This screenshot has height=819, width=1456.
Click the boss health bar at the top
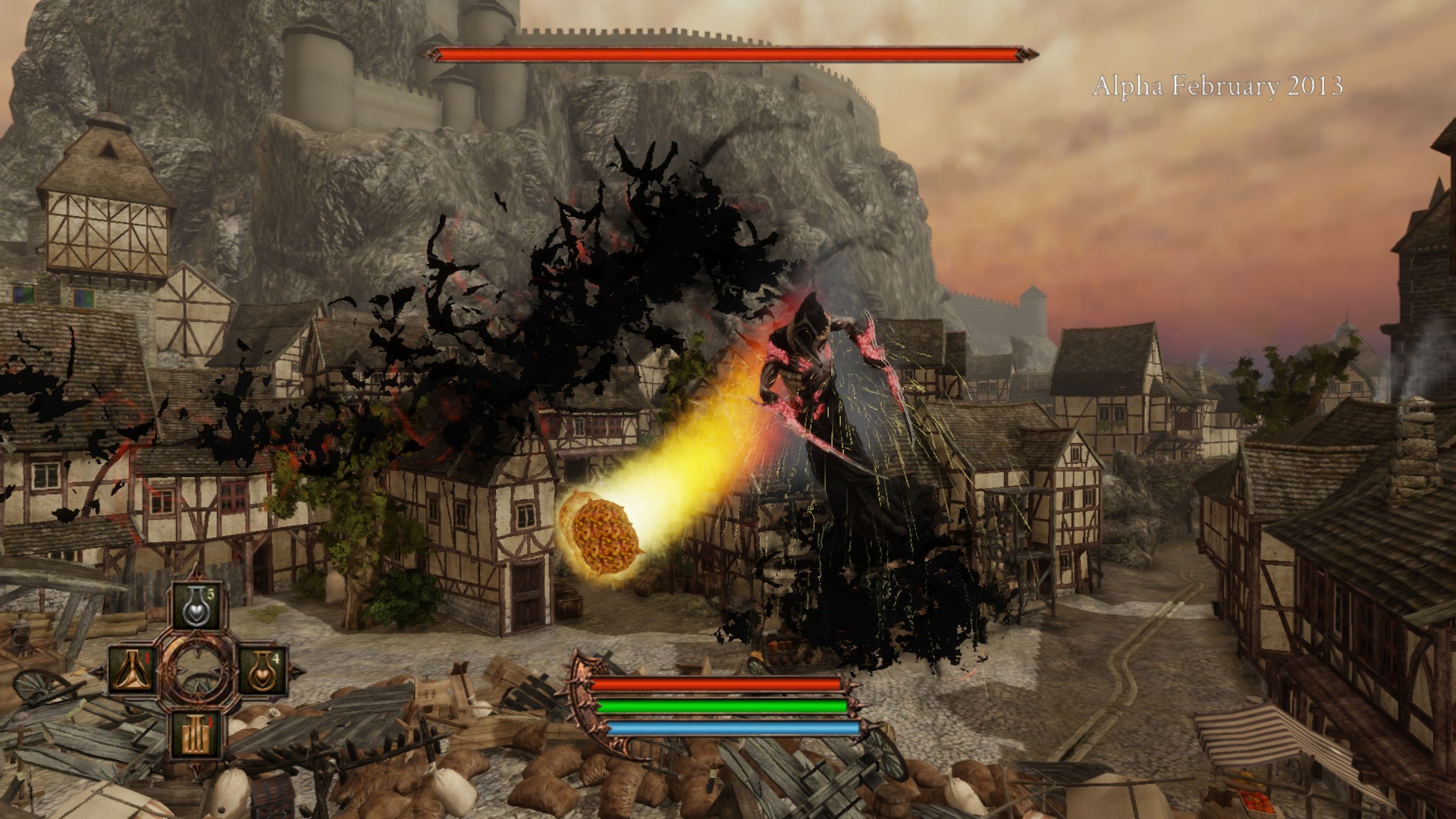coord(732,54)
